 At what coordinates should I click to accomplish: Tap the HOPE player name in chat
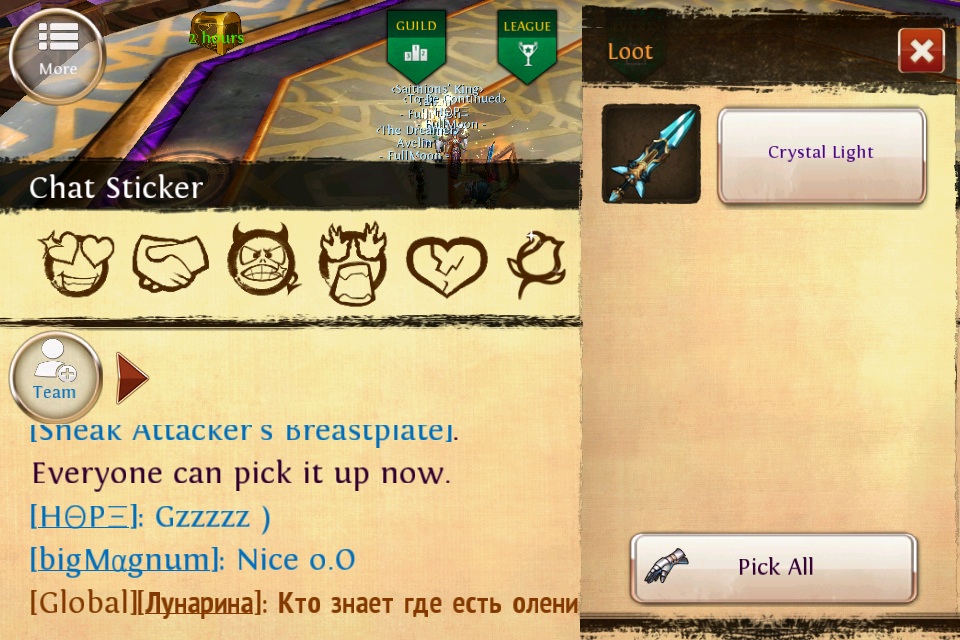tap(83, 517)
